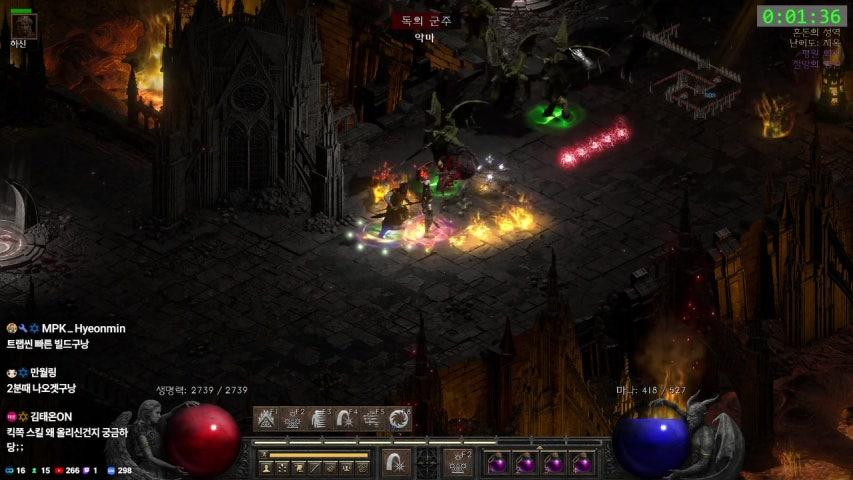
Task: Open the left mouse skill selector
Action: (396, 463)
